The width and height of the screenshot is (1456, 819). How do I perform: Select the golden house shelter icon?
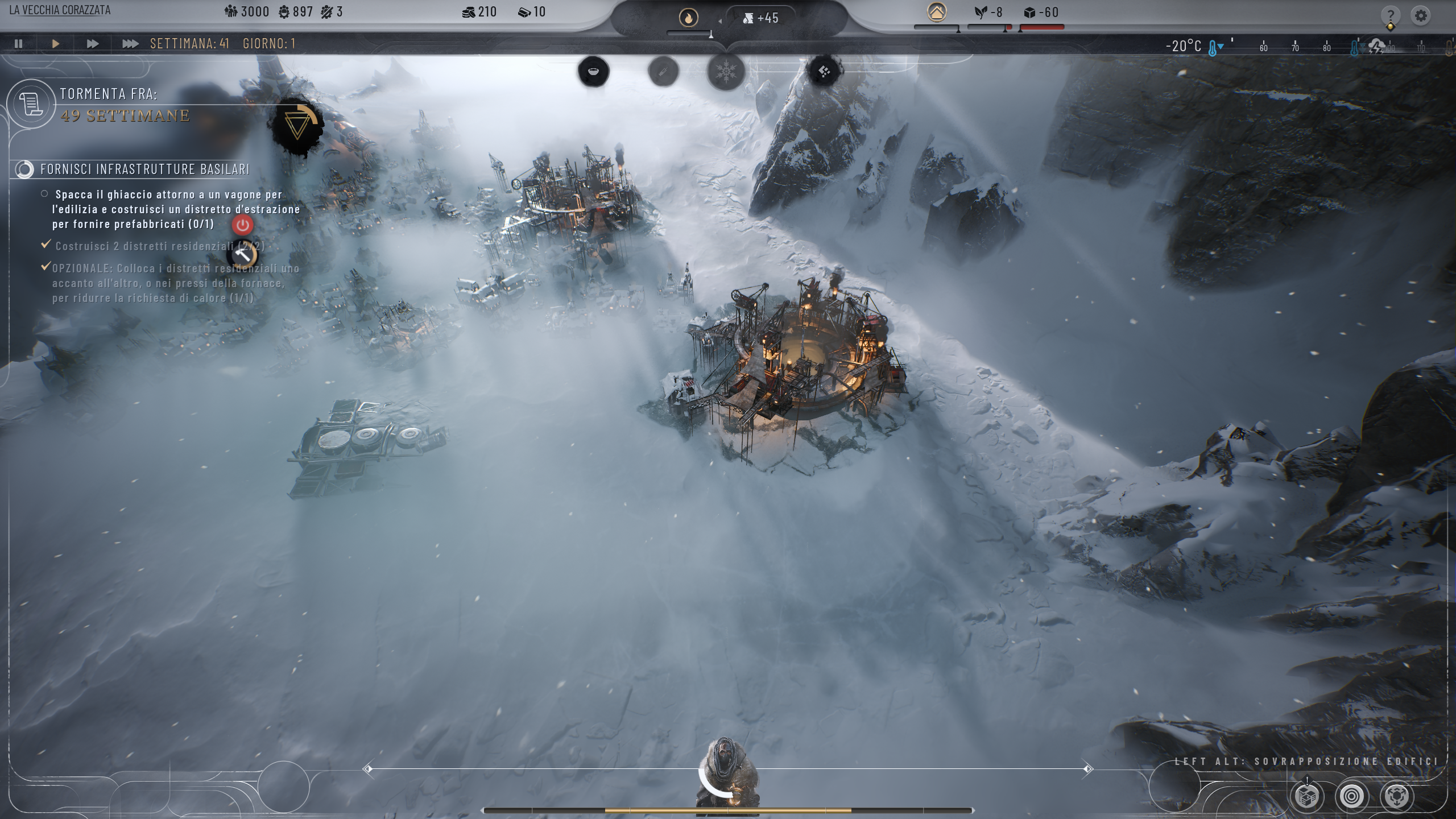[937, 12]
